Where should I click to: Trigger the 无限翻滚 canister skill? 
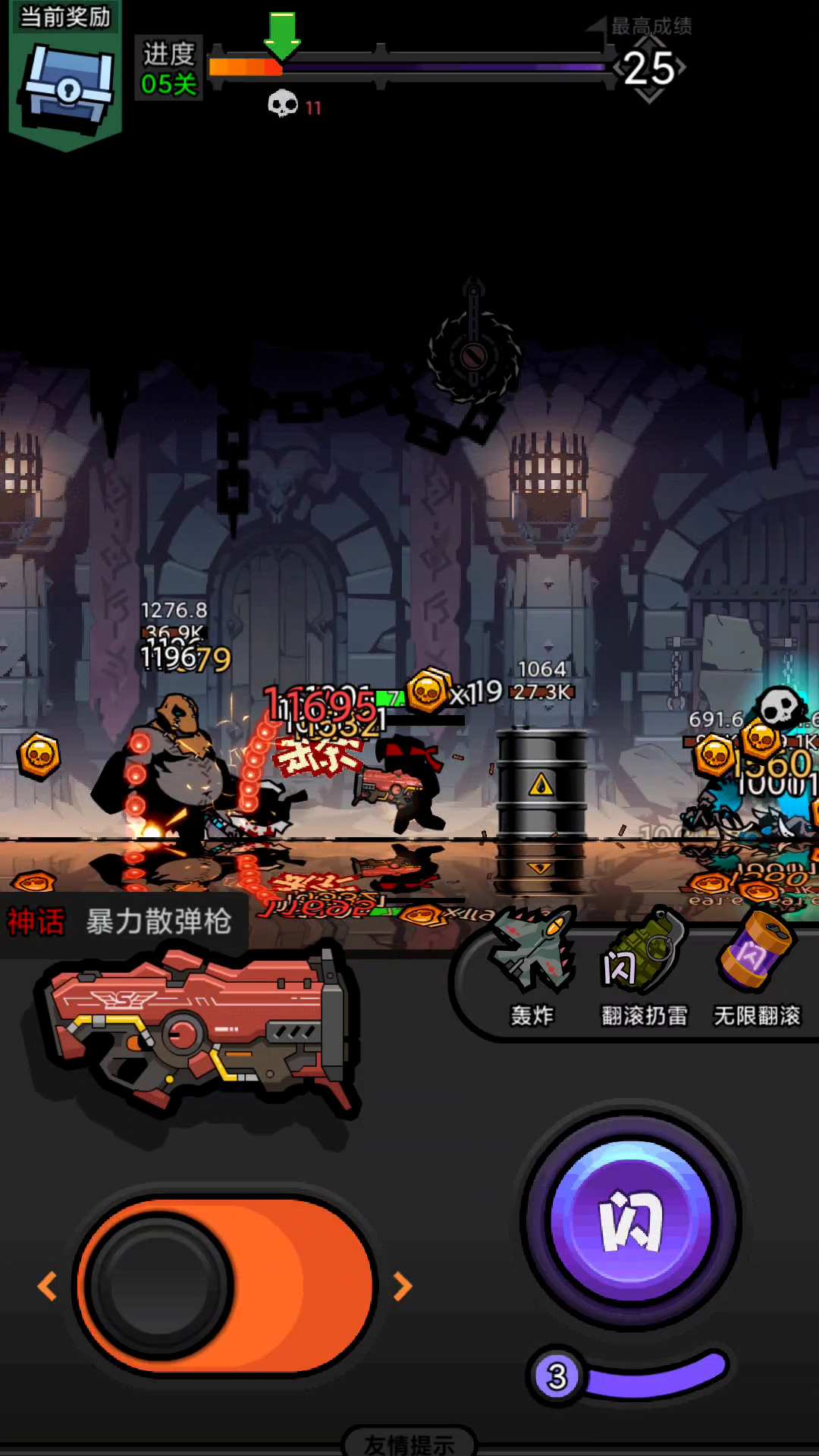pos(757,963)
